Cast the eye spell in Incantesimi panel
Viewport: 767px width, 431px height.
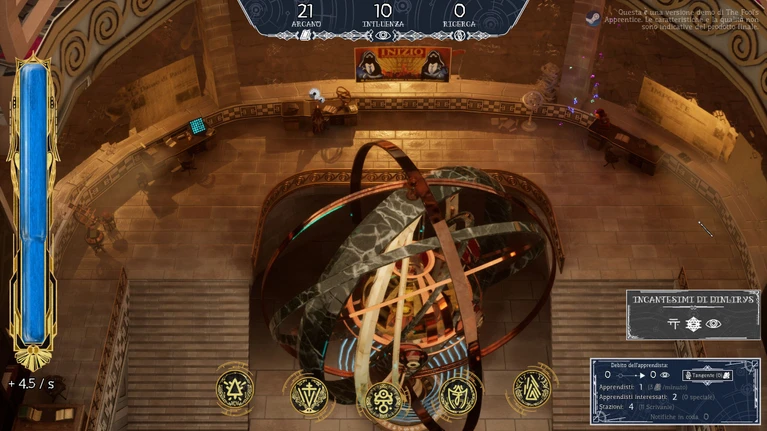(x=713, y=324)
